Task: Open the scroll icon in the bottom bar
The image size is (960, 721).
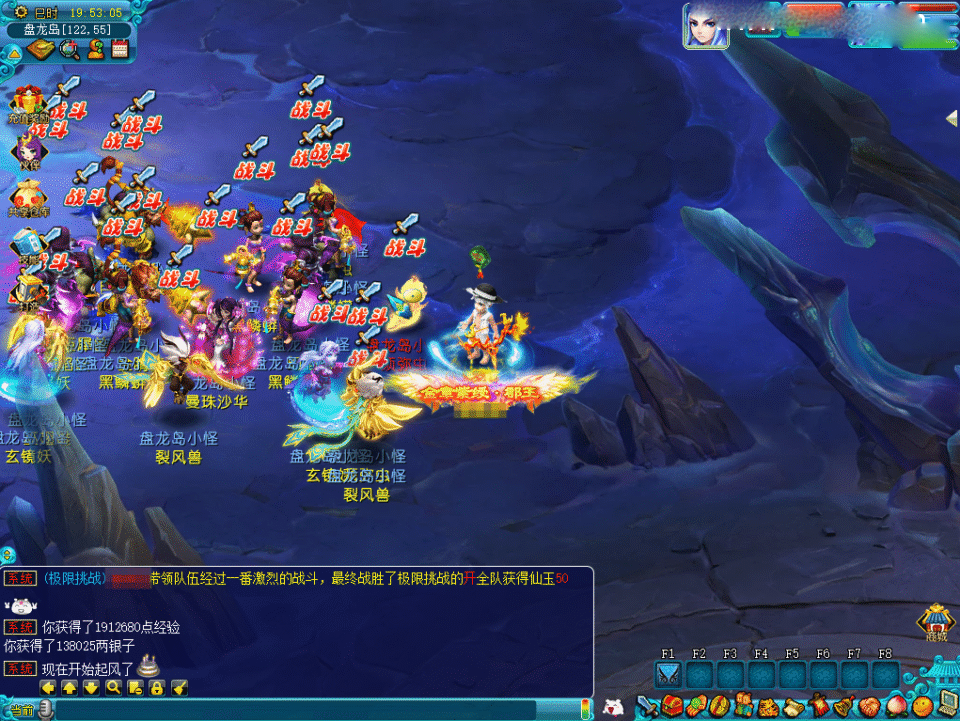Action: [x=795, y=707]
